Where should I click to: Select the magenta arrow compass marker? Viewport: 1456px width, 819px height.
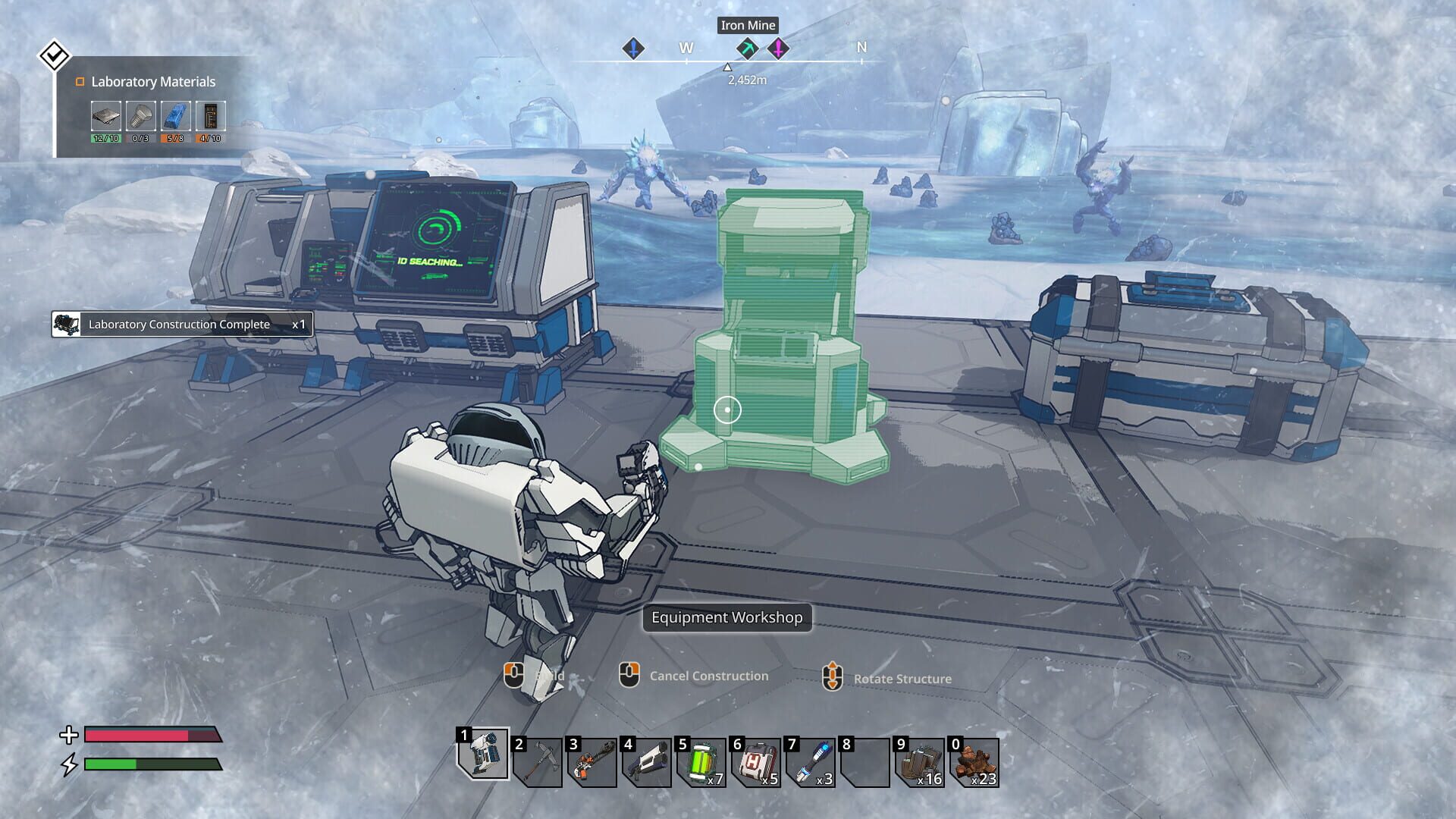[x=778, y=49]
